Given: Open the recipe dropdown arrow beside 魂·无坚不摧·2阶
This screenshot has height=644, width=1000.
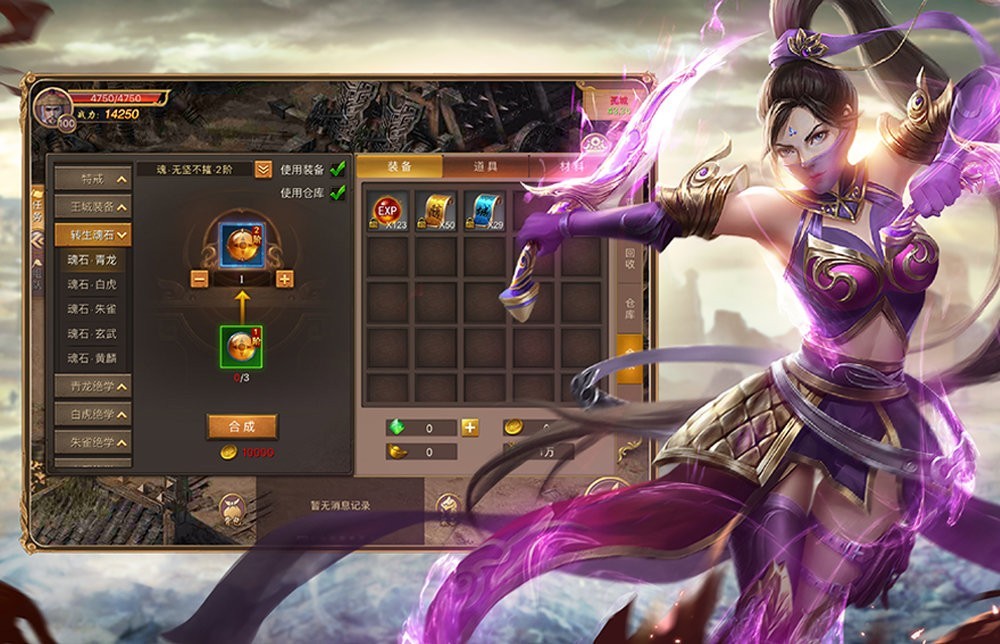Looking at the screenshot, I should [x=263, y=170].
